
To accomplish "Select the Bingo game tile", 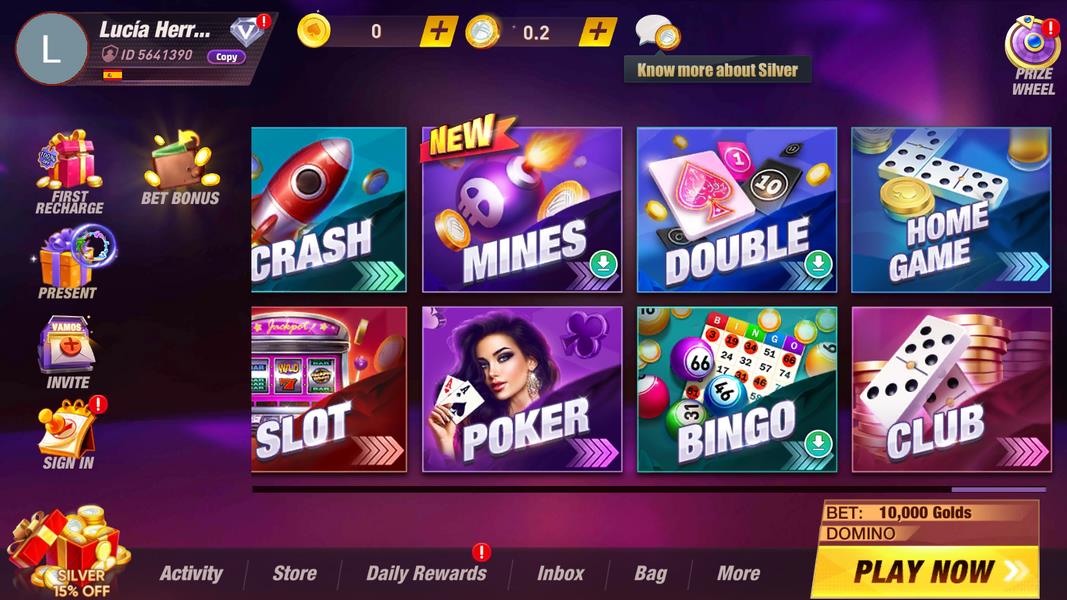I will point(736,389).
